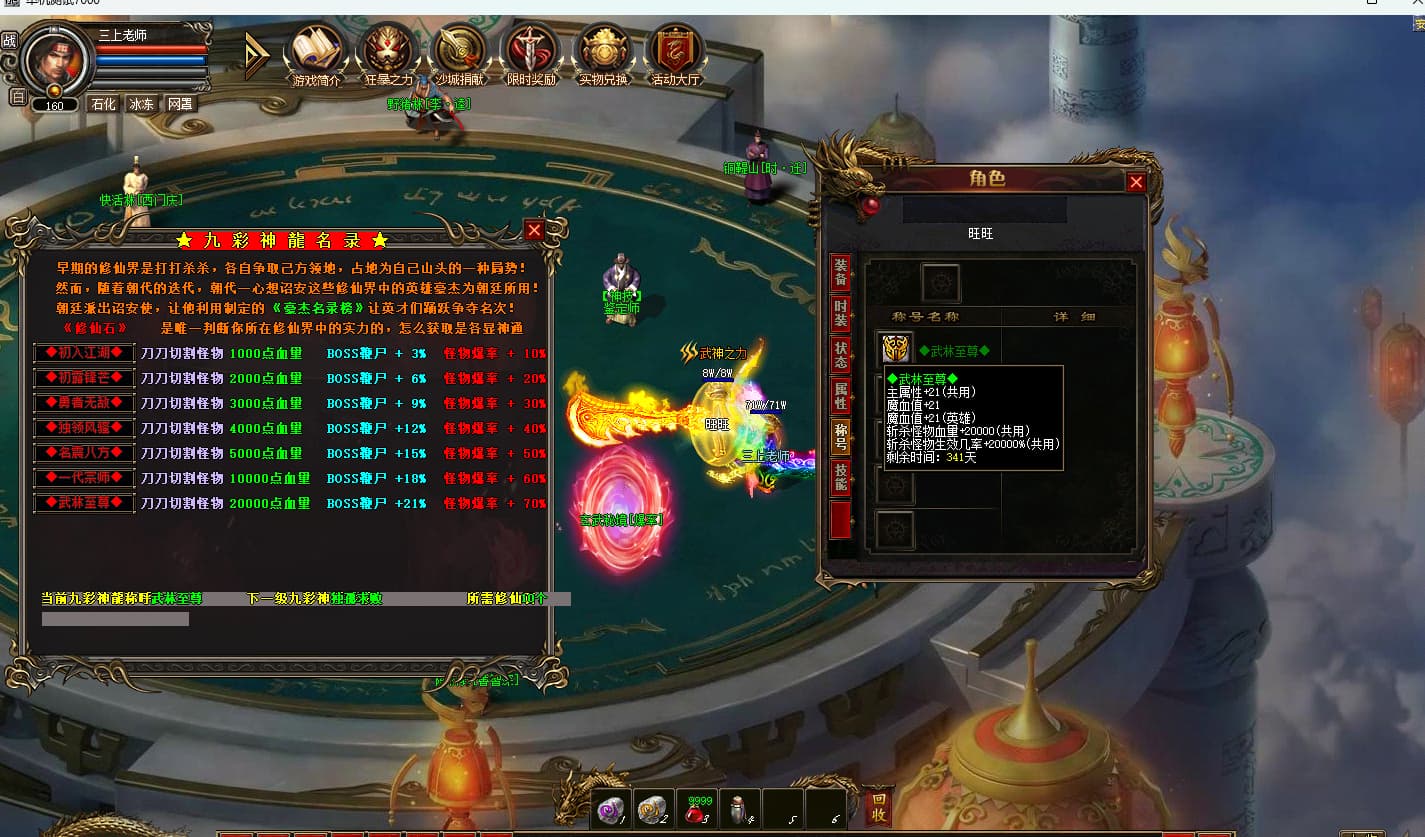Open the 活动大厅 activity hall
Viewport: 1425px width, 837px height.
tap(675, 50)
